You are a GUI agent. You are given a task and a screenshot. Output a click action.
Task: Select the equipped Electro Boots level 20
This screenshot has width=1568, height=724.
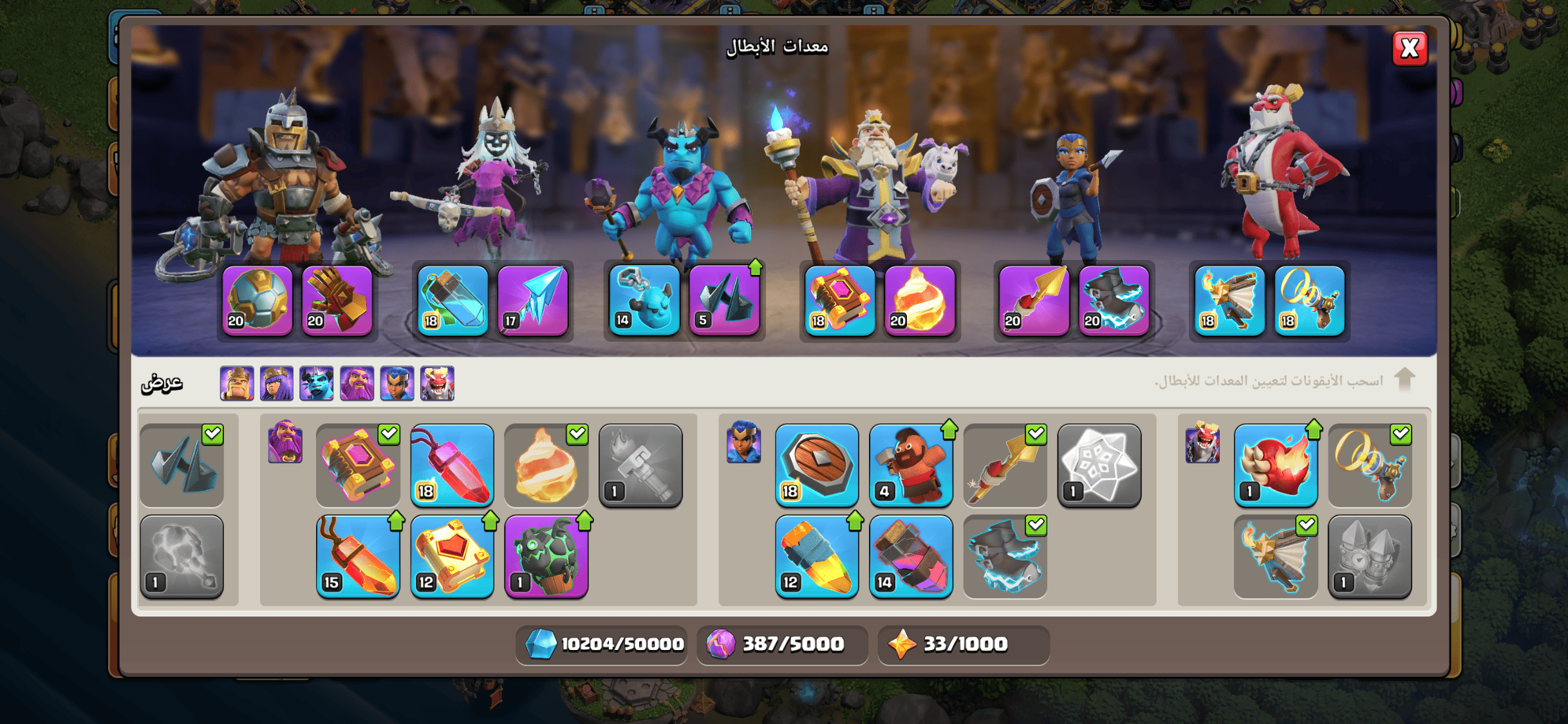(1114, 301)
